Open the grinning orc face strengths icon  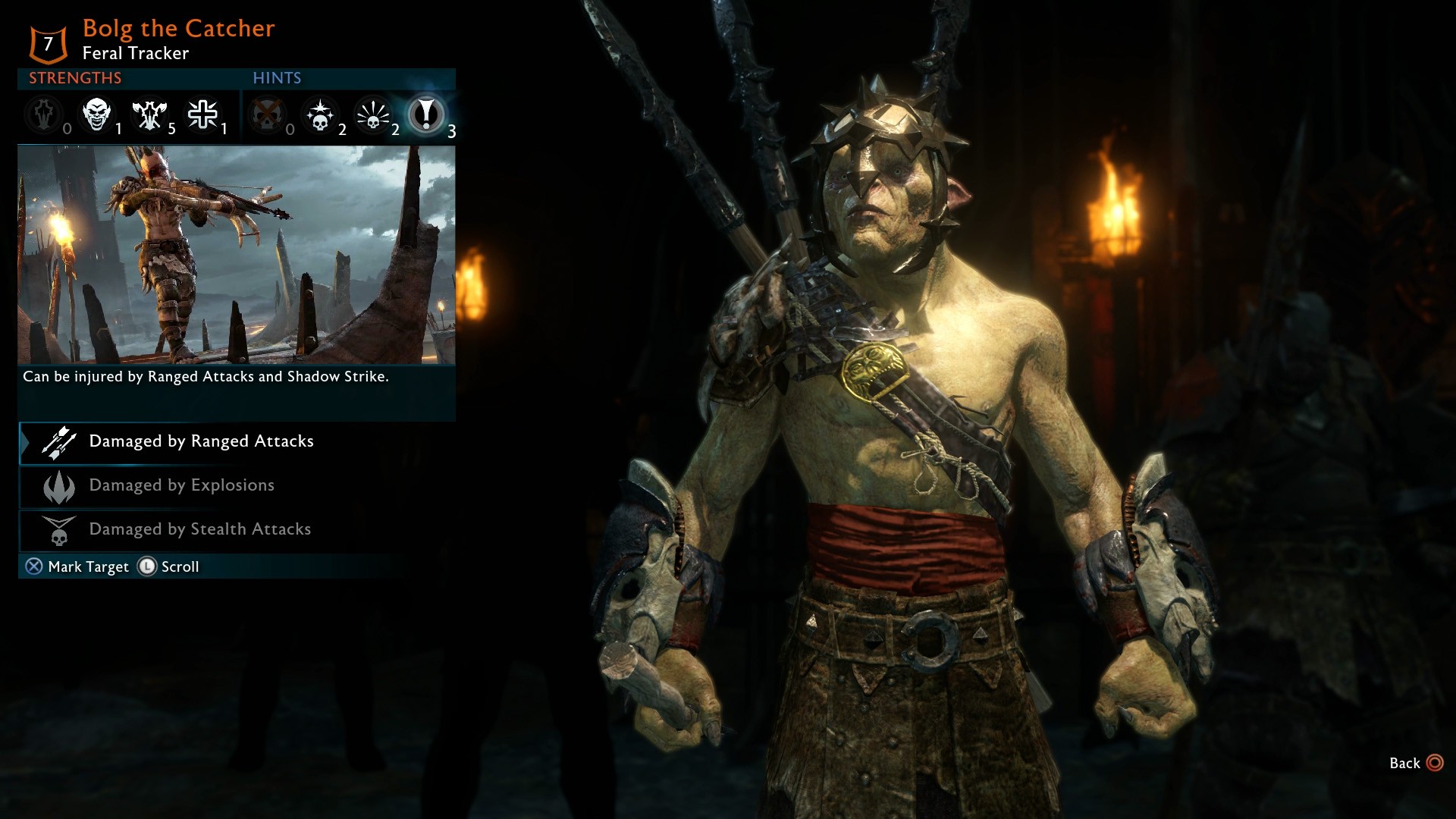pos(96,115)
